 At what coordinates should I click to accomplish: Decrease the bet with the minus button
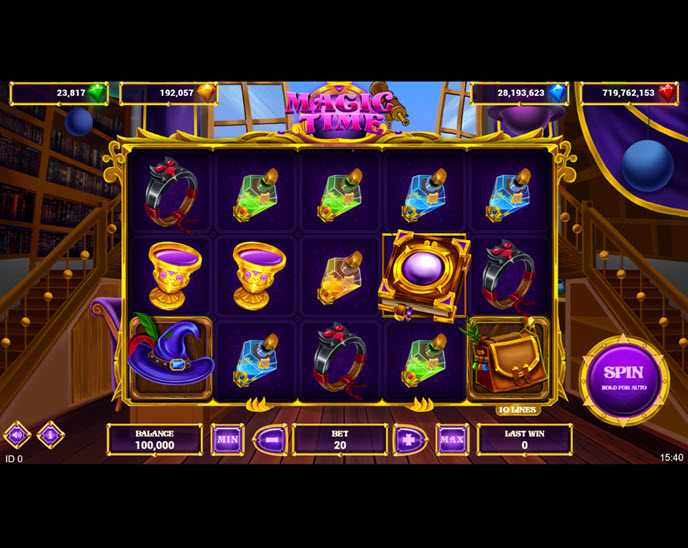click(270, 439)
